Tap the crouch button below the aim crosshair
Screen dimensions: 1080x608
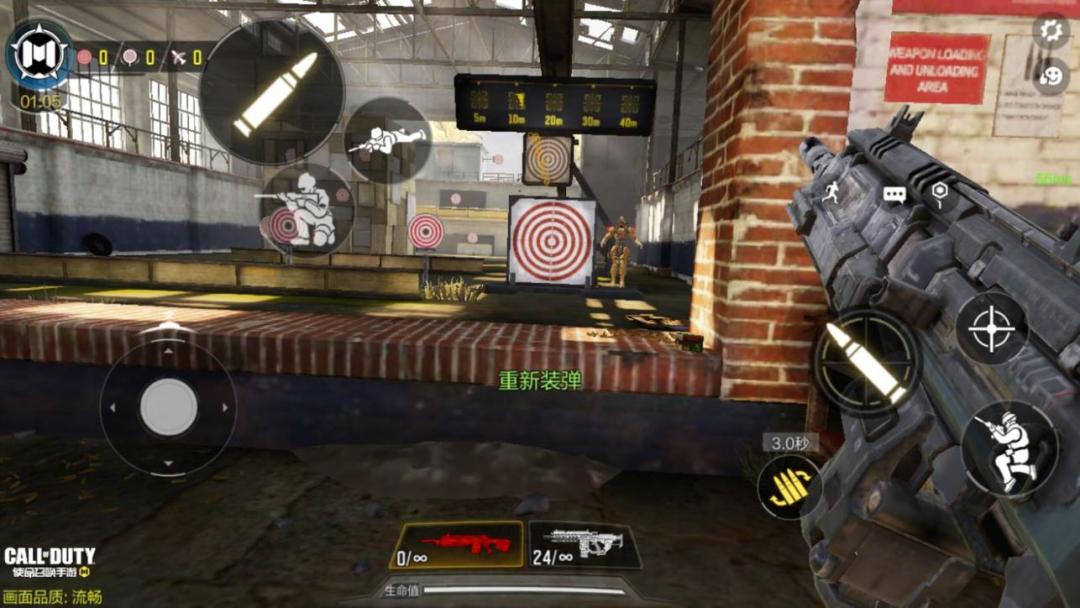click(x=1010, y=448)
